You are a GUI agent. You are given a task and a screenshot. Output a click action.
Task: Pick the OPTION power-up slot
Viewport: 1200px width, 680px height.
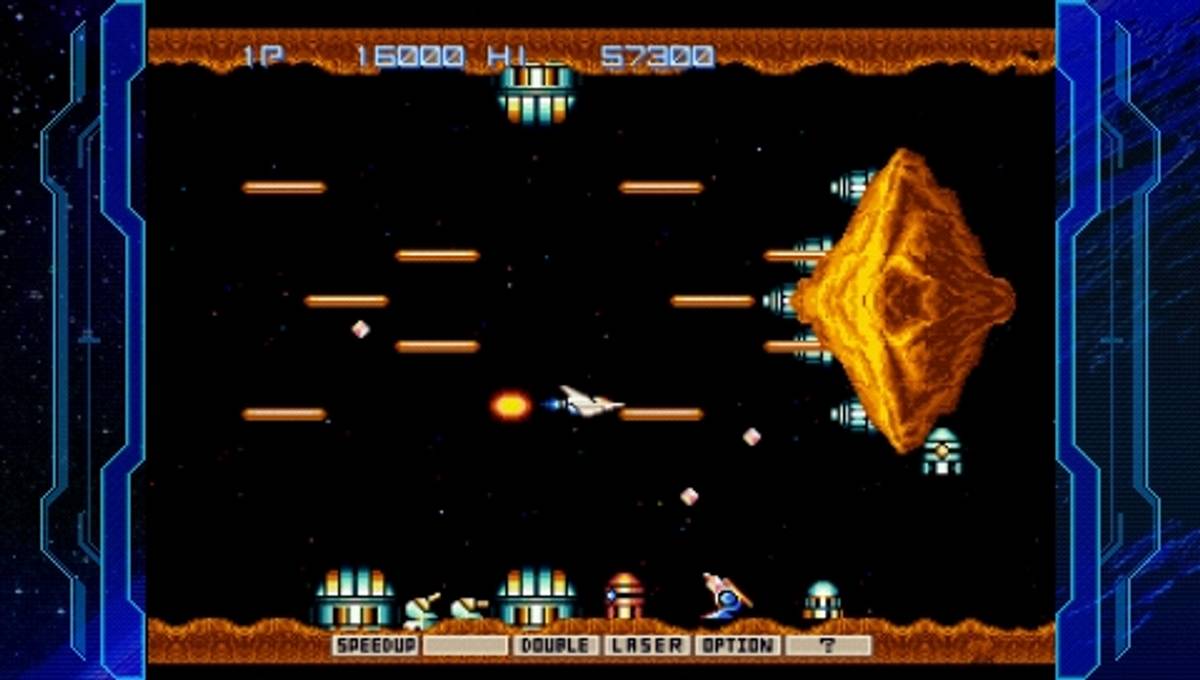pyautogui.click(x=737, y=646)
